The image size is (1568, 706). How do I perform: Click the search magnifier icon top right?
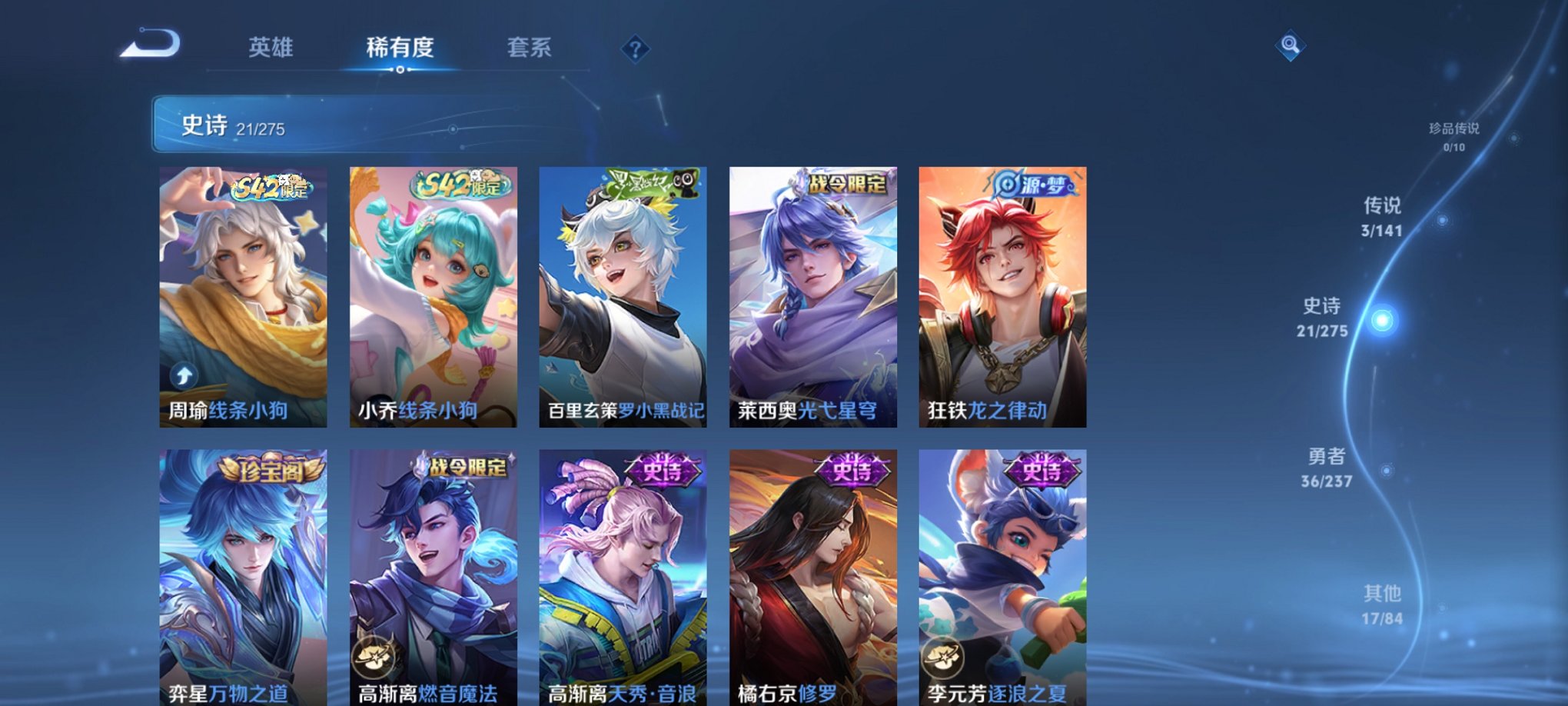[1291, 45]
